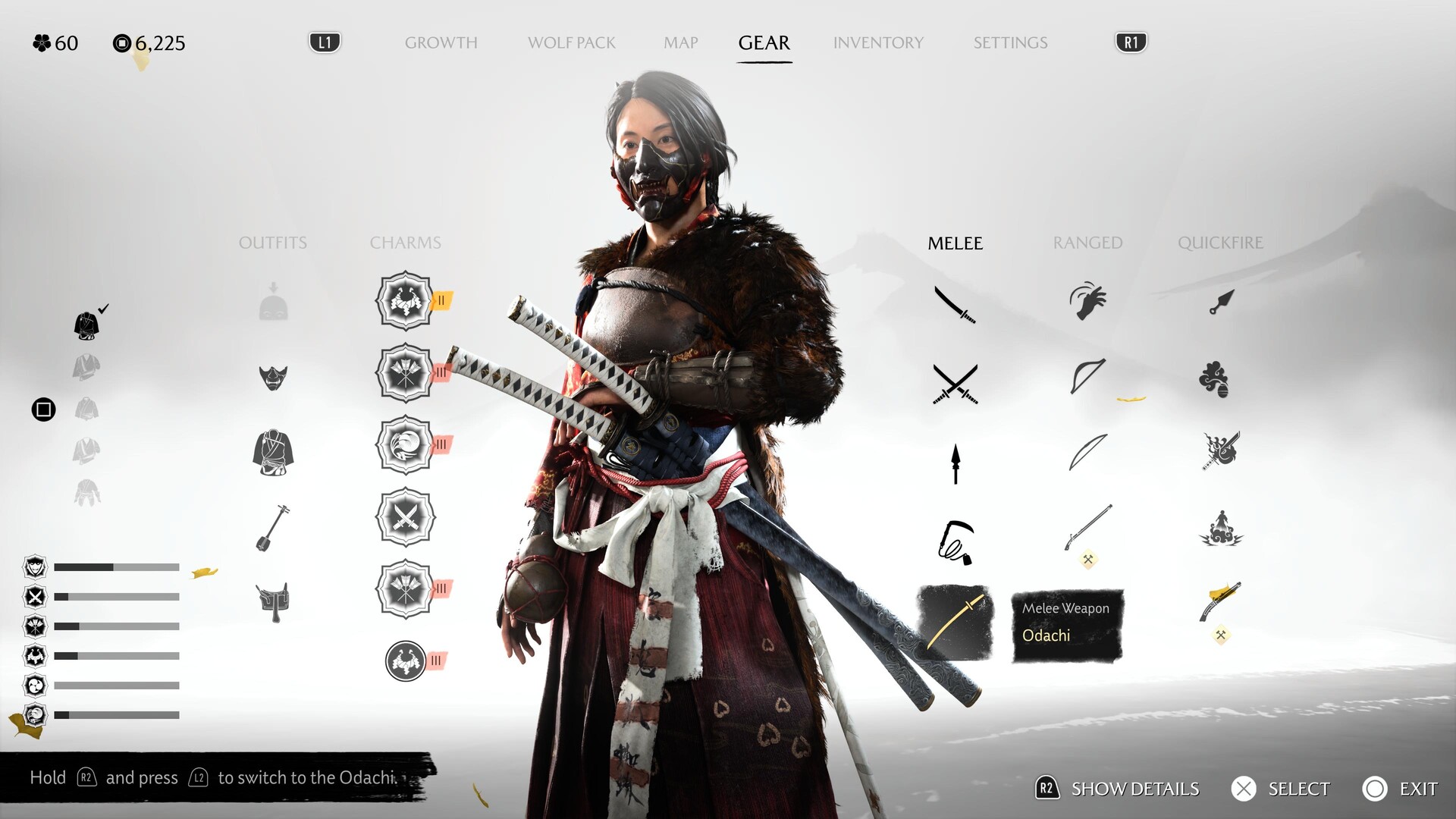Choose the shamisen instrument slot

click(x=273, y=528)
